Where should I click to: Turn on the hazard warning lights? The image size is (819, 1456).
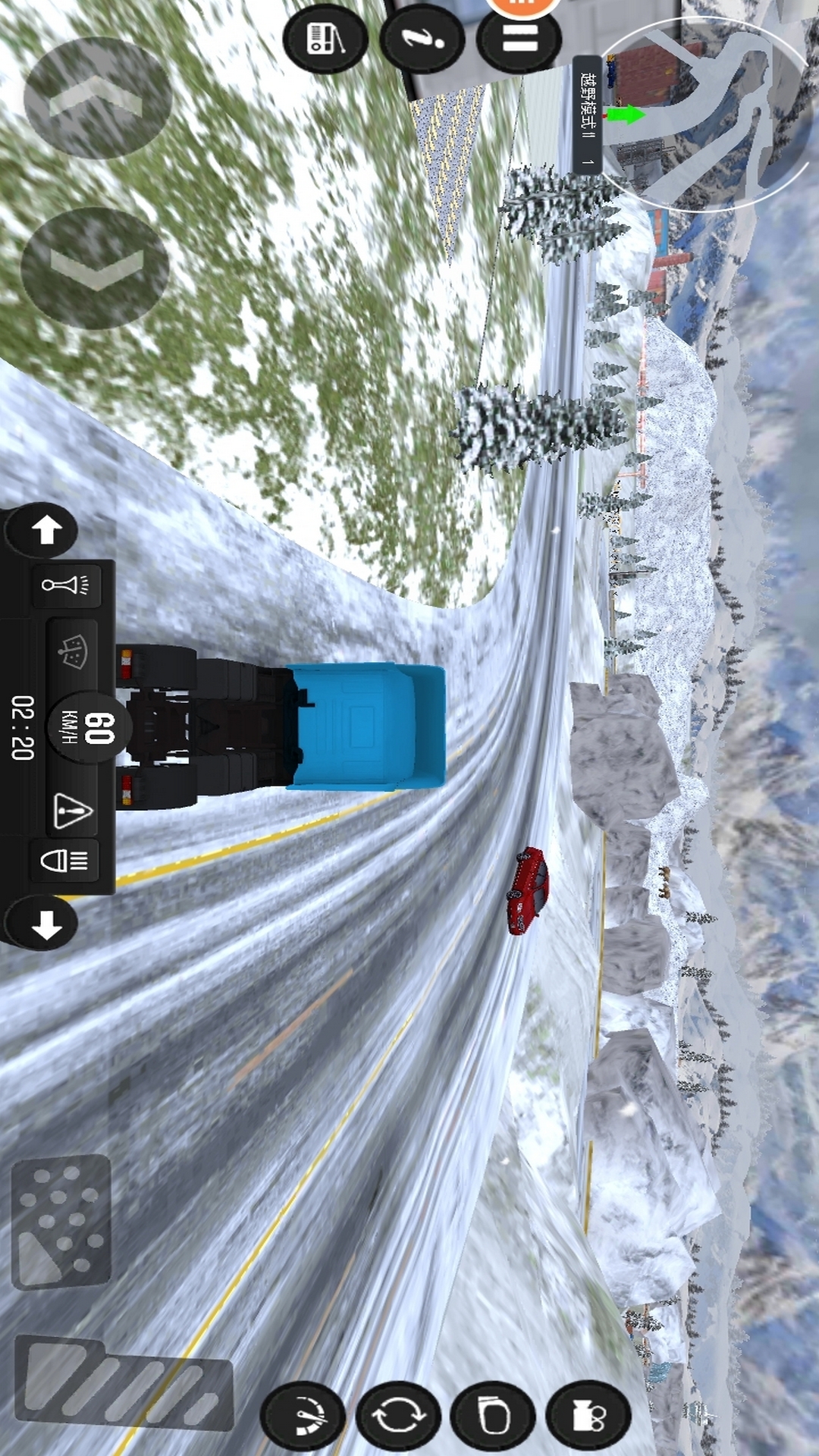coord(73,810)
